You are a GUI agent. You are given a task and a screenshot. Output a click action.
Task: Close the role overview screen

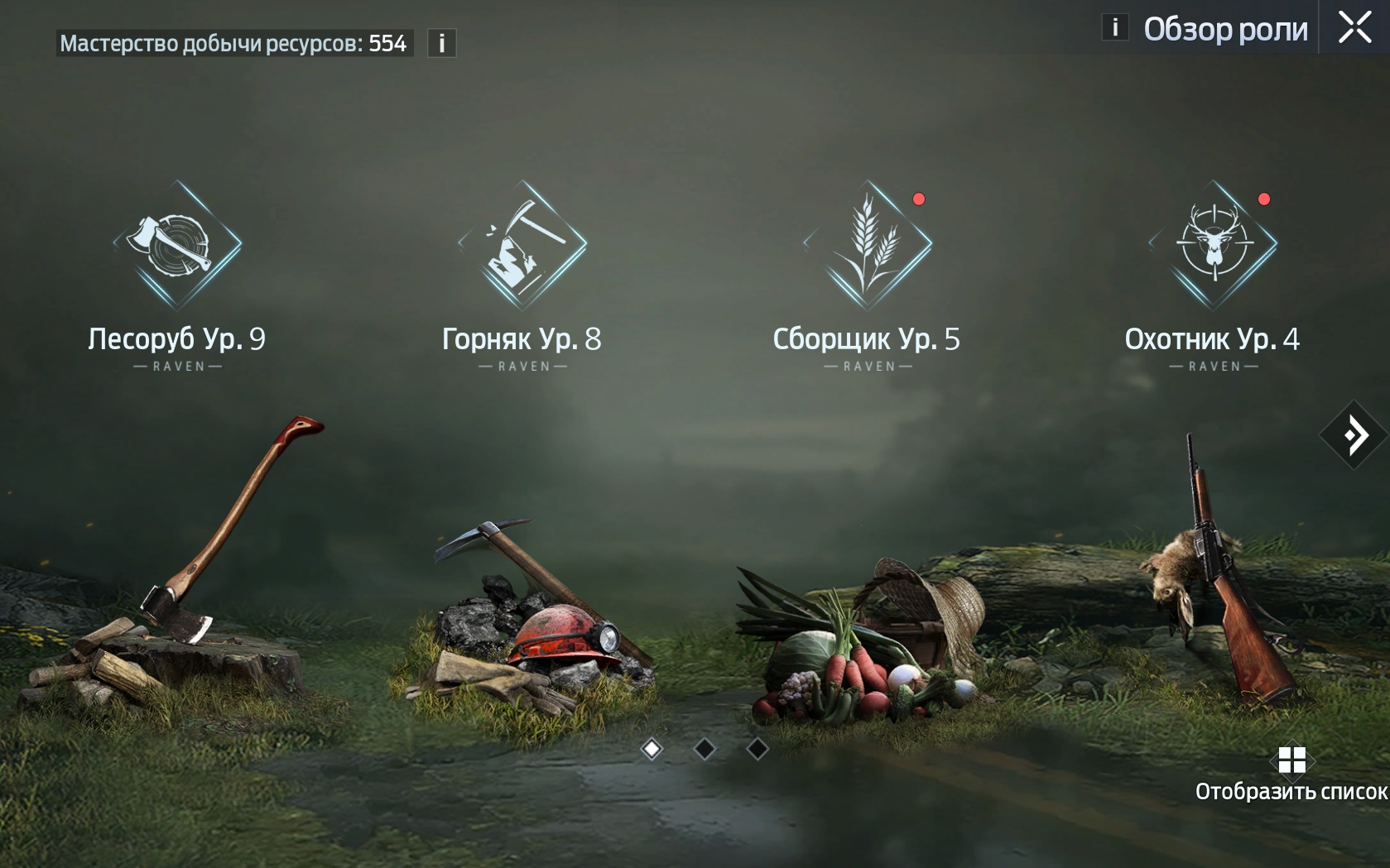[x=1354, y=27]
